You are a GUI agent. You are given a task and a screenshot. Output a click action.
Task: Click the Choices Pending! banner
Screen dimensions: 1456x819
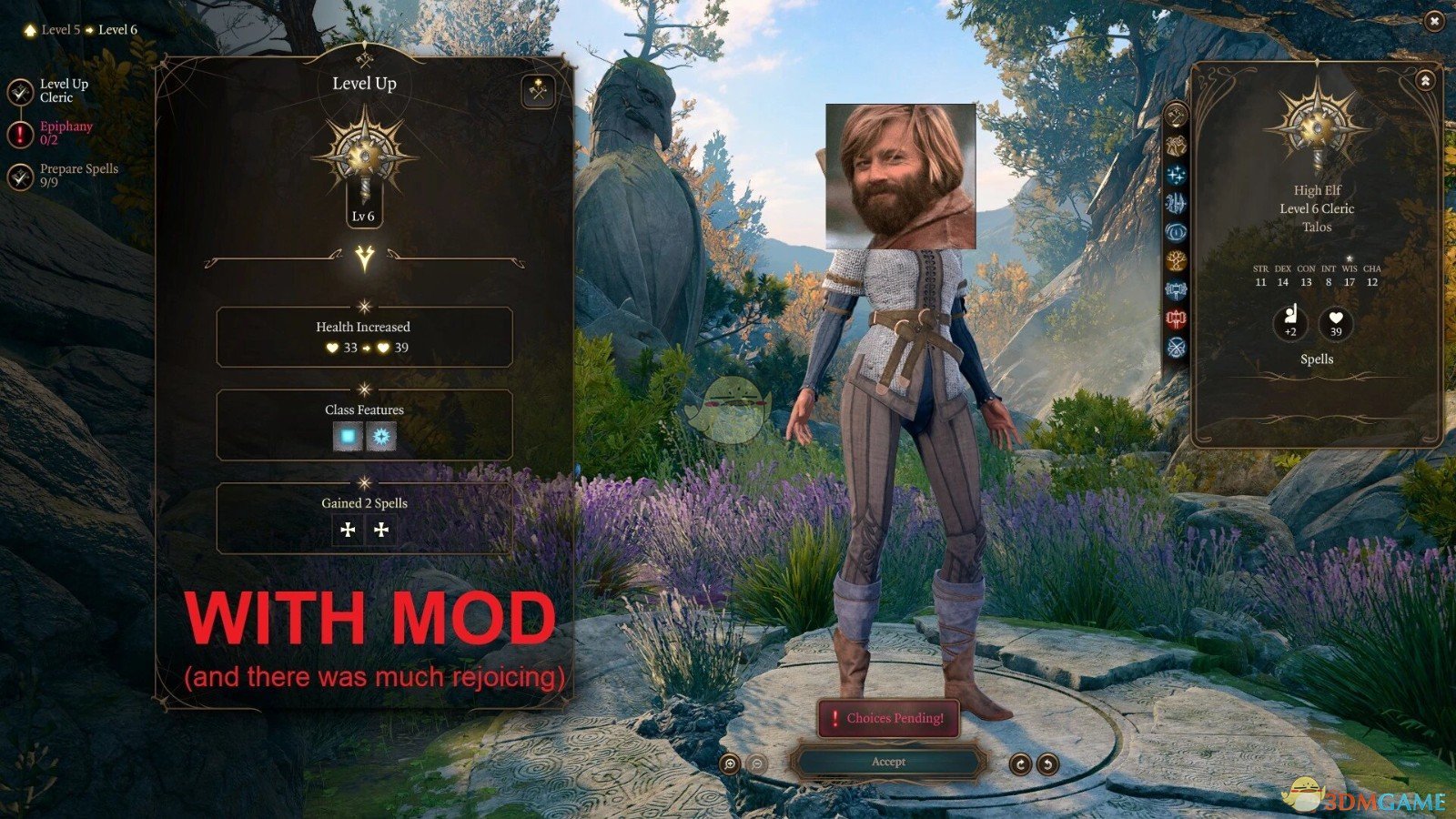(x=889, y=719)
